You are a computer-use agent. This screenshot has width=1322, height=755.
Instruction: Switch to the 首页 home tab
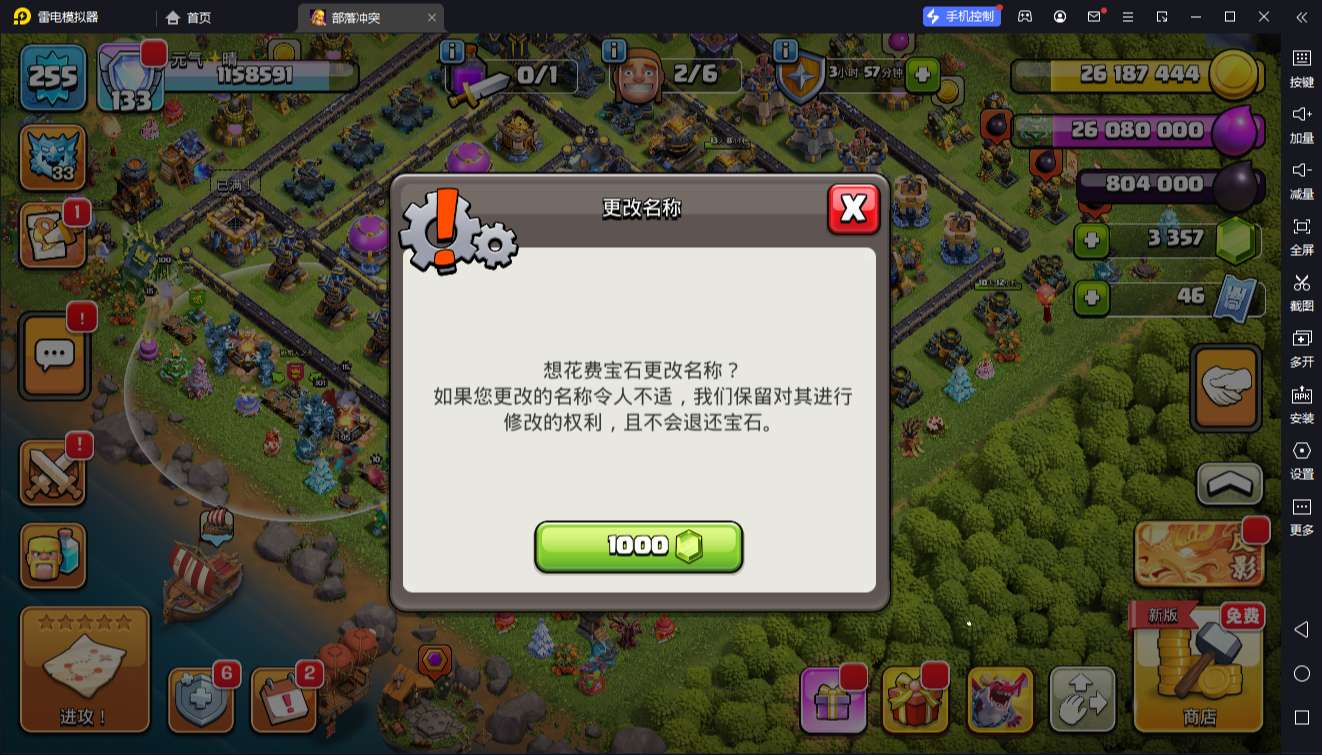[190, 17]
